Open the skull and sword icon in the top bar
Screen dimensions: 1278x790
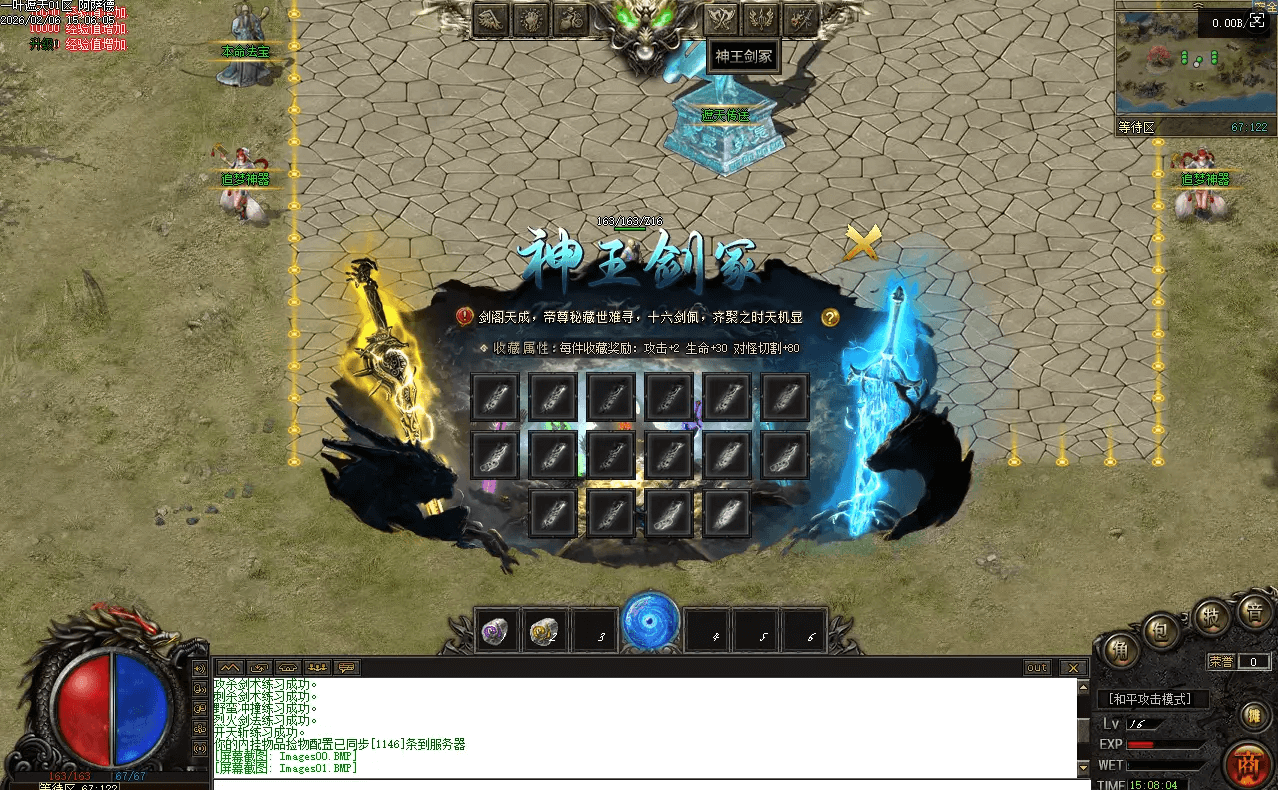coord(801,19)
